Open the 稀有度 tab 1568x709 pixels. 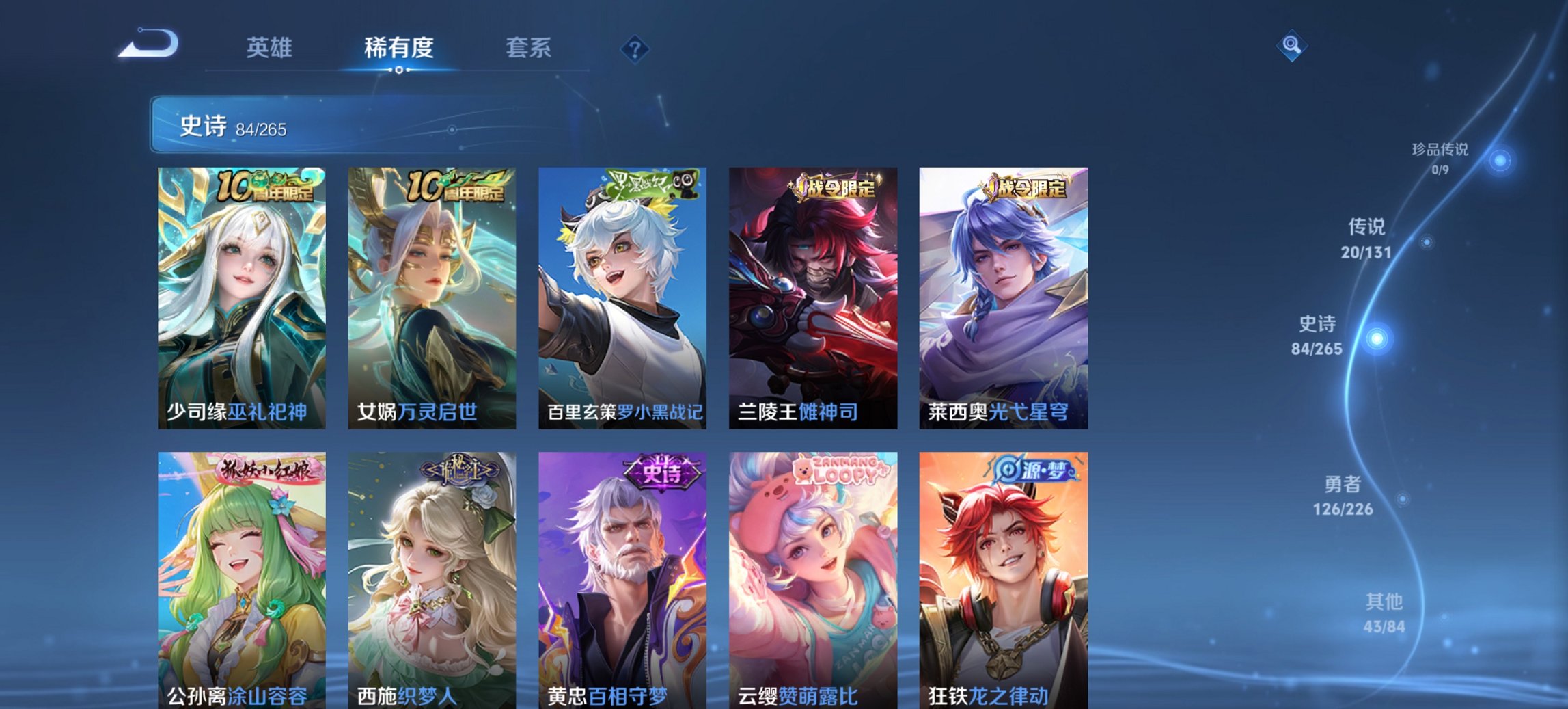399,48
